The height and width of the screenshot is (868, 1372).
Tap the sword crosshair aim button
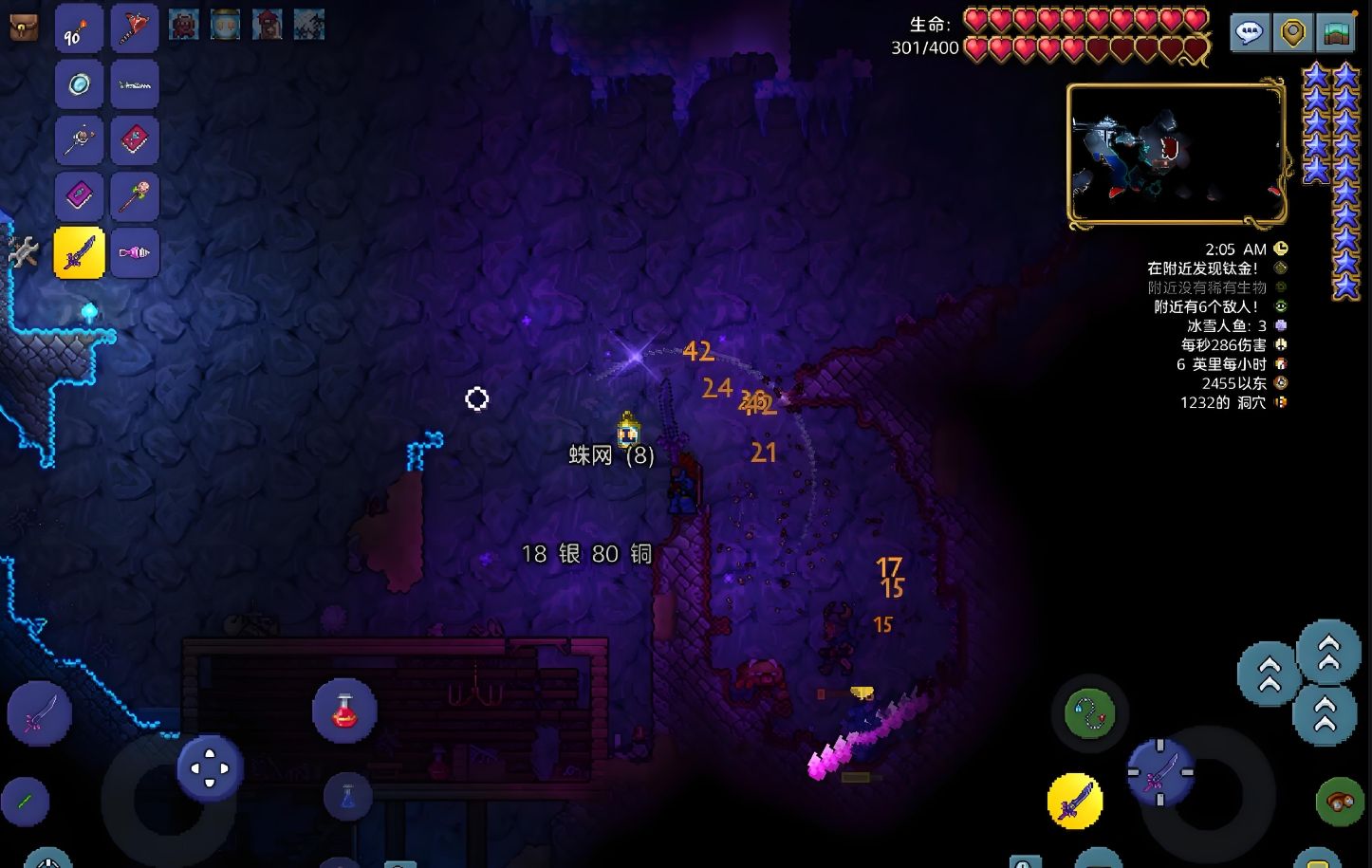click(x=1160, y=773)
